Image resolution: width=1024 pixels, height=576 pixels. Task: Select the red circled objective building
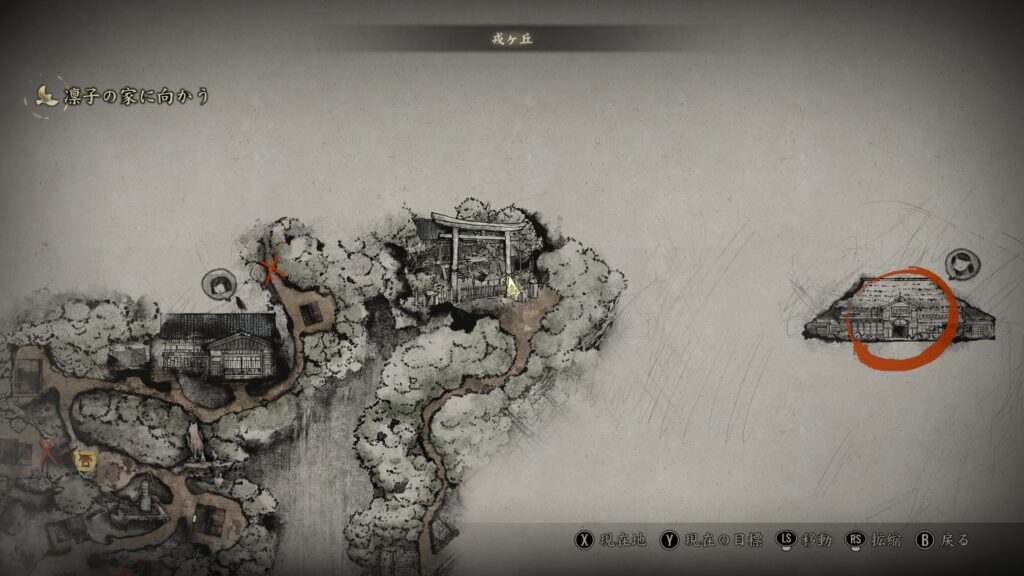(901, 317)
